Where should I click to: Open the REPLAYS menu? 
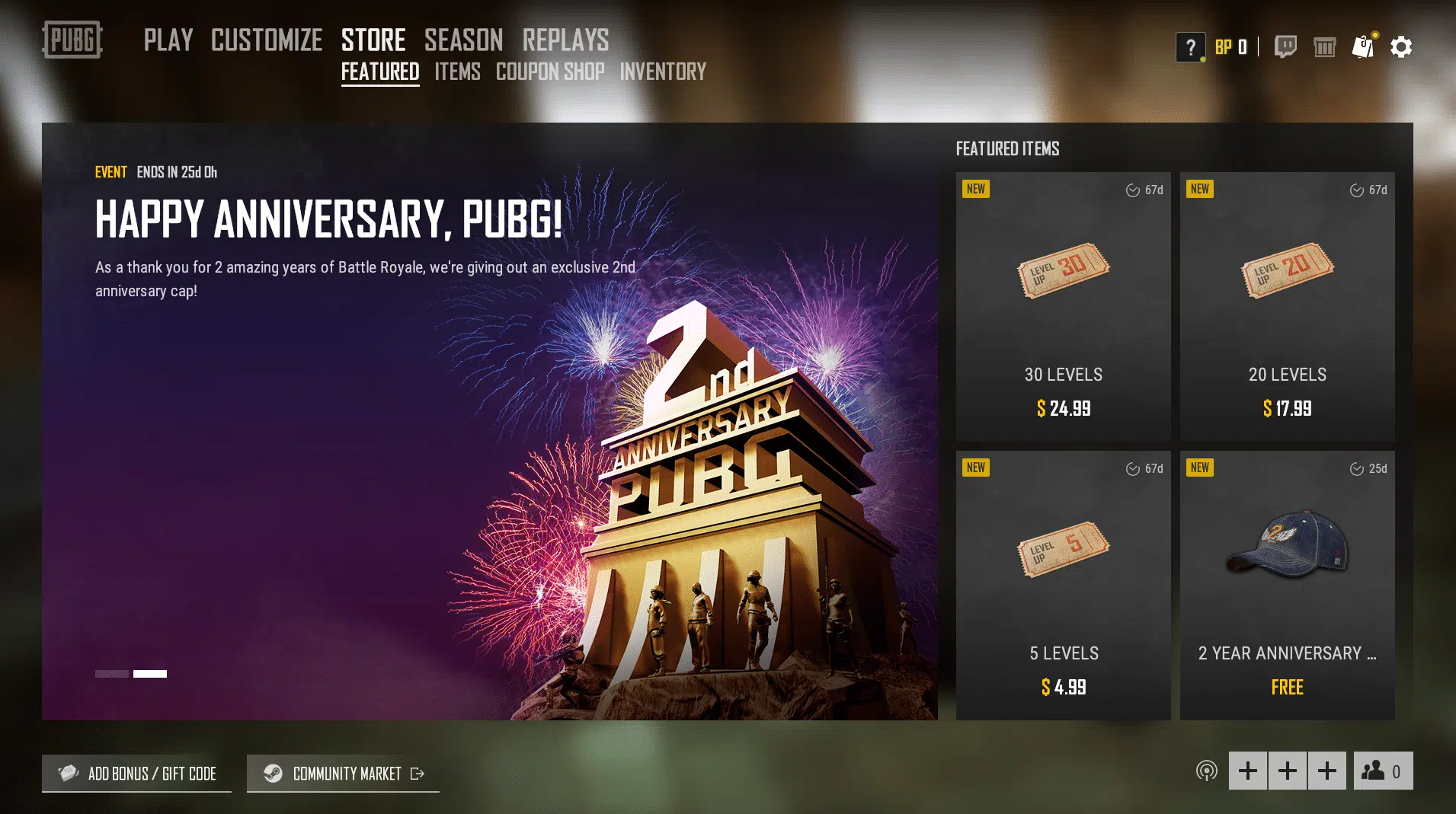pyautogui.click(x=565, y=40)
